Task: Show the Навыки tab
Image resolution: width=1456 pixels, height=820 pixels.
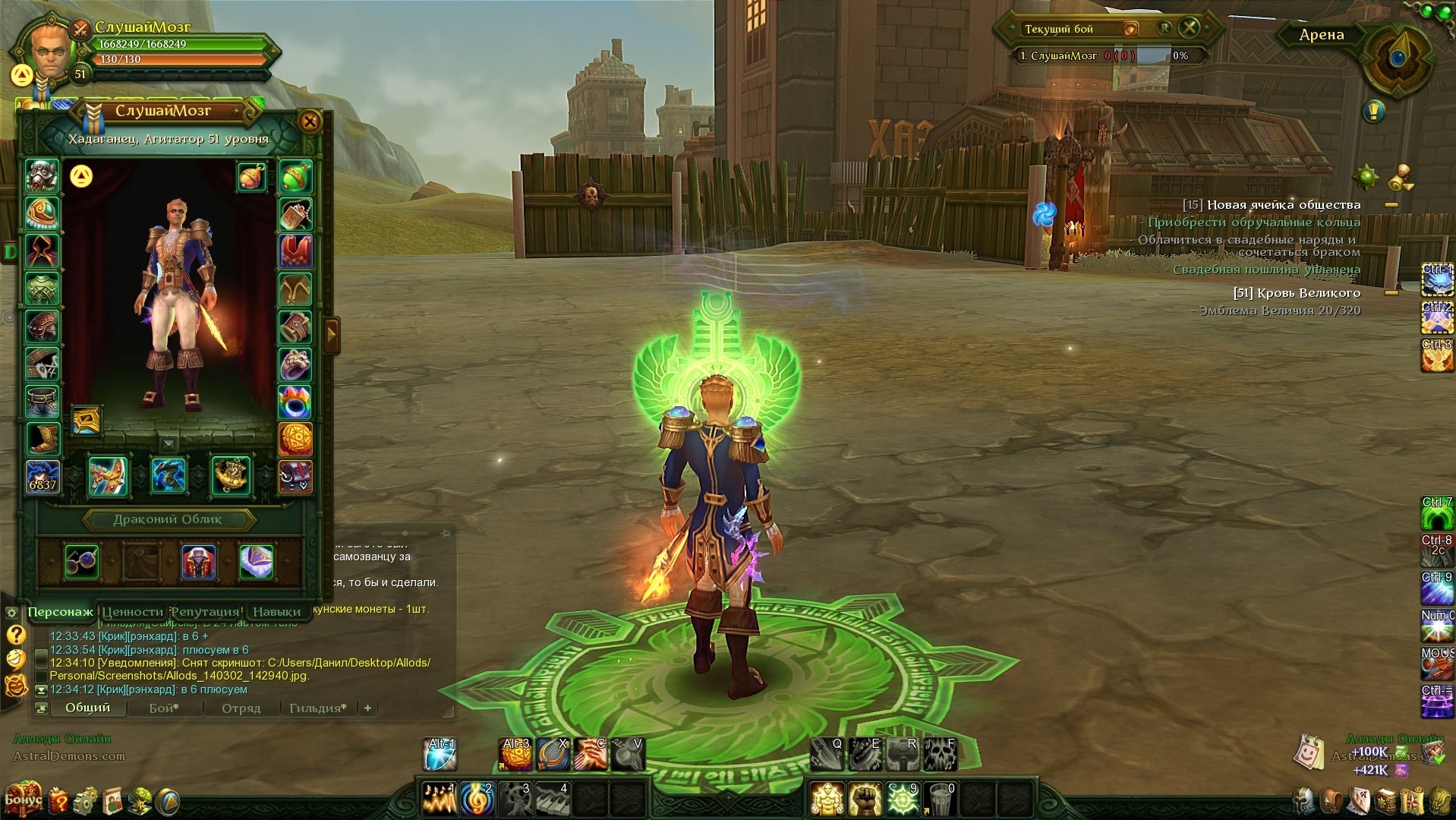Action: pos(276,611)
